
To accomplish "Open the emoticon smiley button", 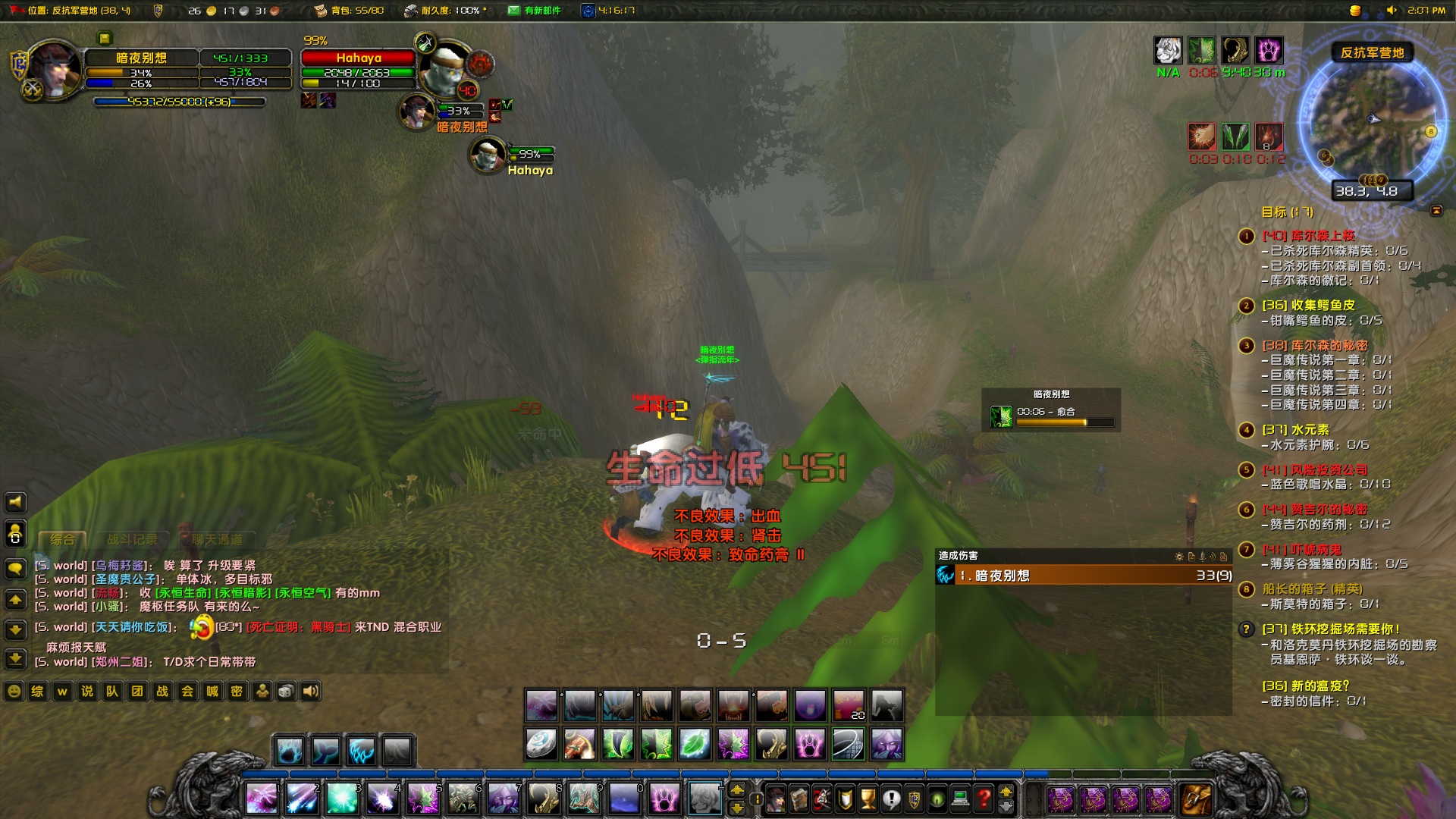I will (14, 692).
